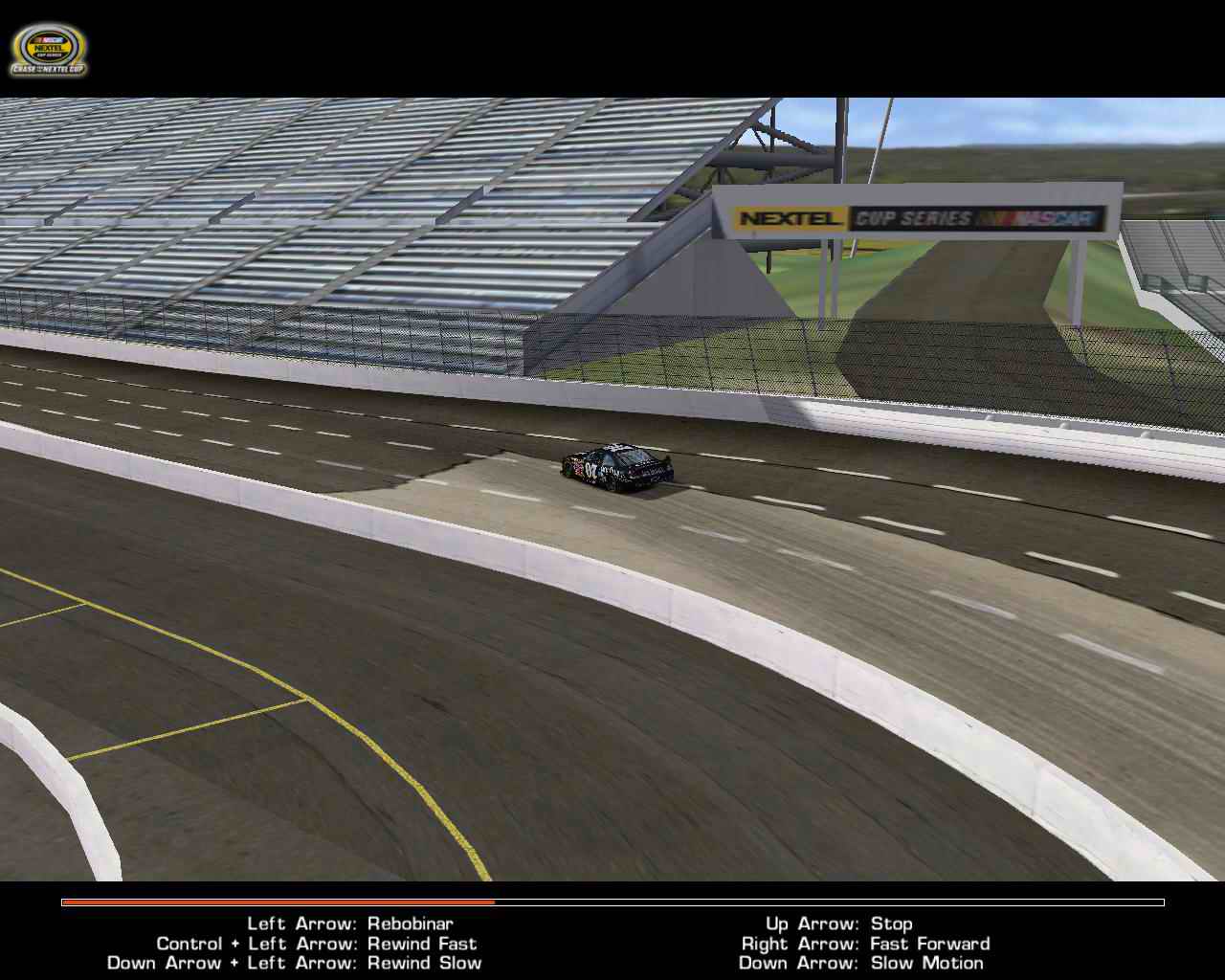Click the NEXTEL Cup Series logo

(x=48, y=48)
